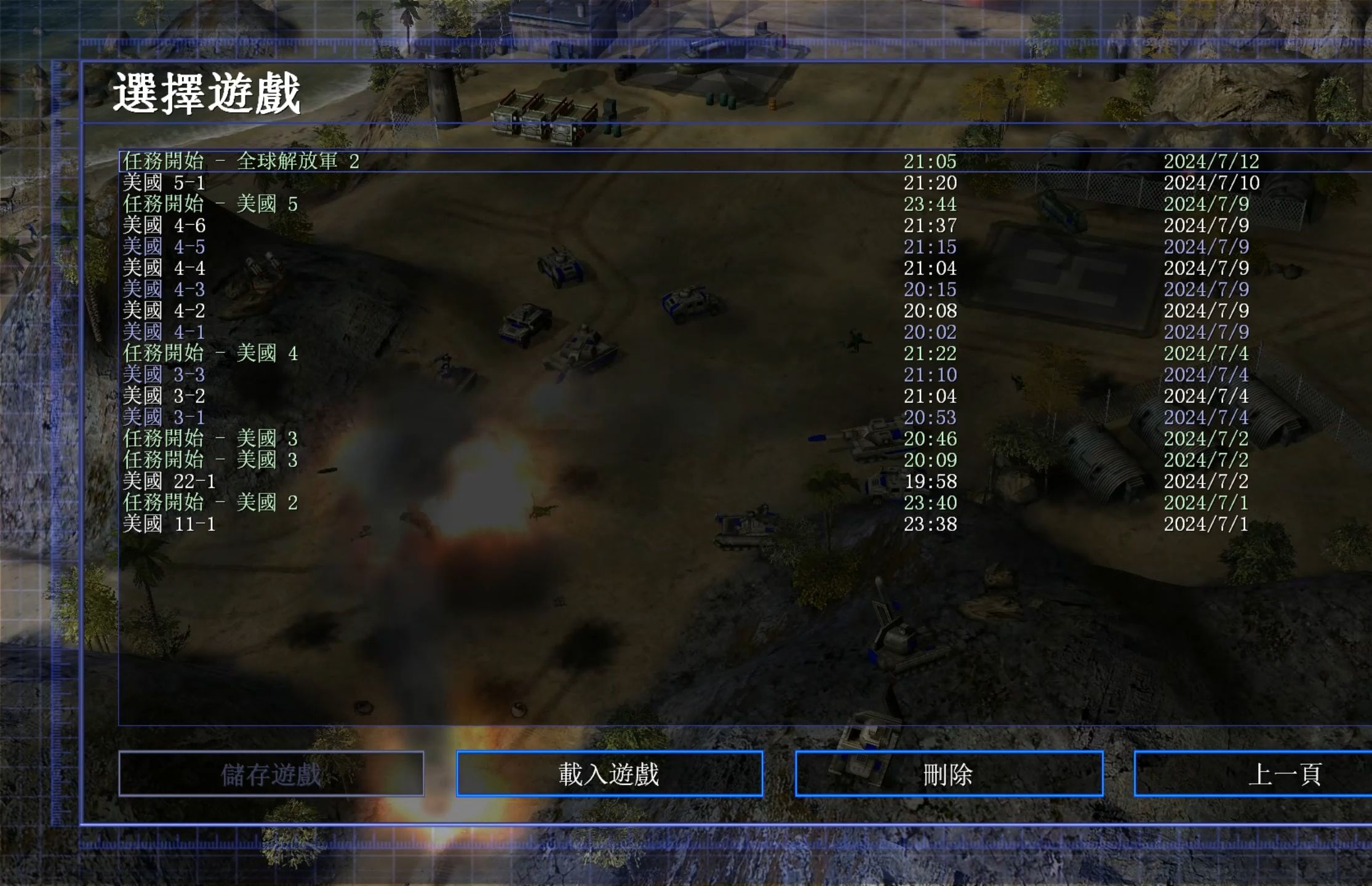This screenshot has height=886, width=1372.
Task: Choose the 美國 4-4 save row
Action: coord(164,268)
